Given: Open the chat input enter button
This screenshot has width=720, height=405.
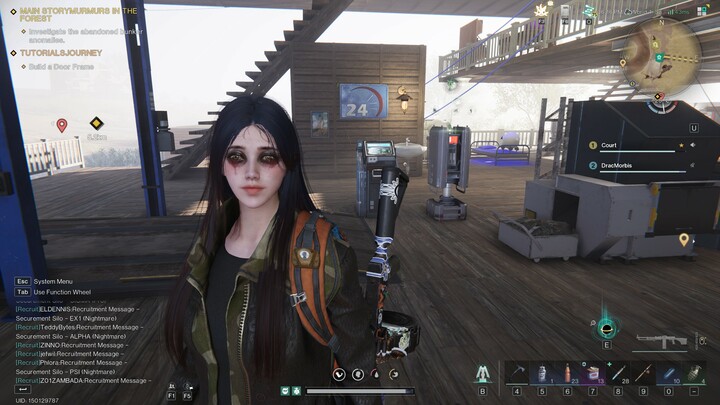Looking at the screenshot, I should click(24, 389).
